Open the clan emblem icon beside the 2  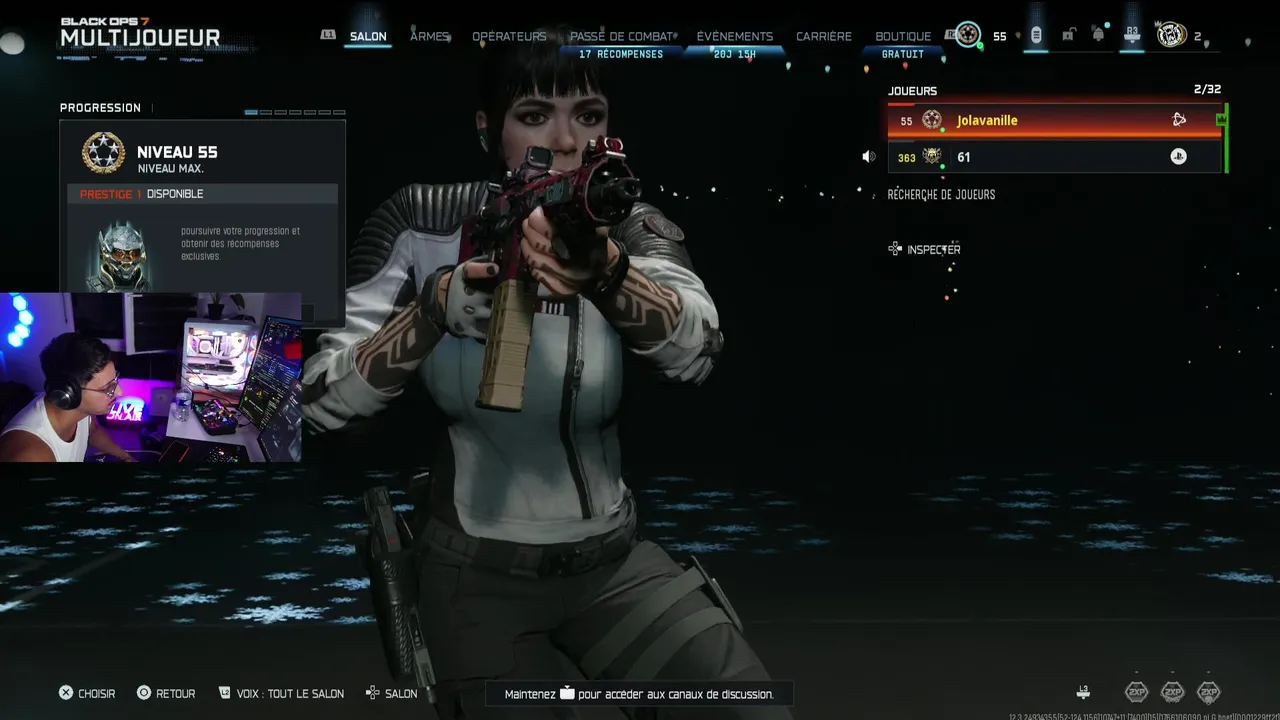pos(1171,35)
